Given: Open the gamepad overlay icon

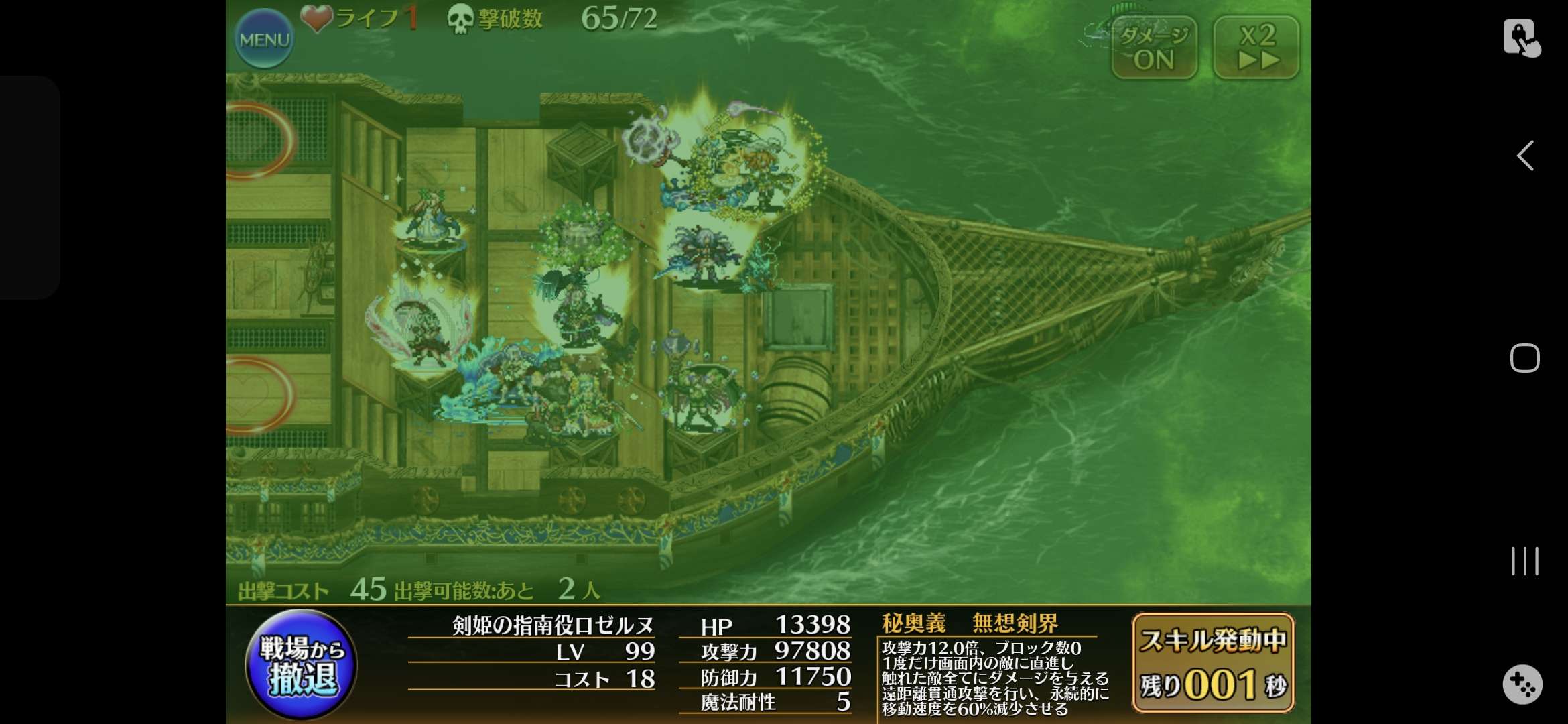Looking at the screenshot, I should click(x=1522, y=684).
